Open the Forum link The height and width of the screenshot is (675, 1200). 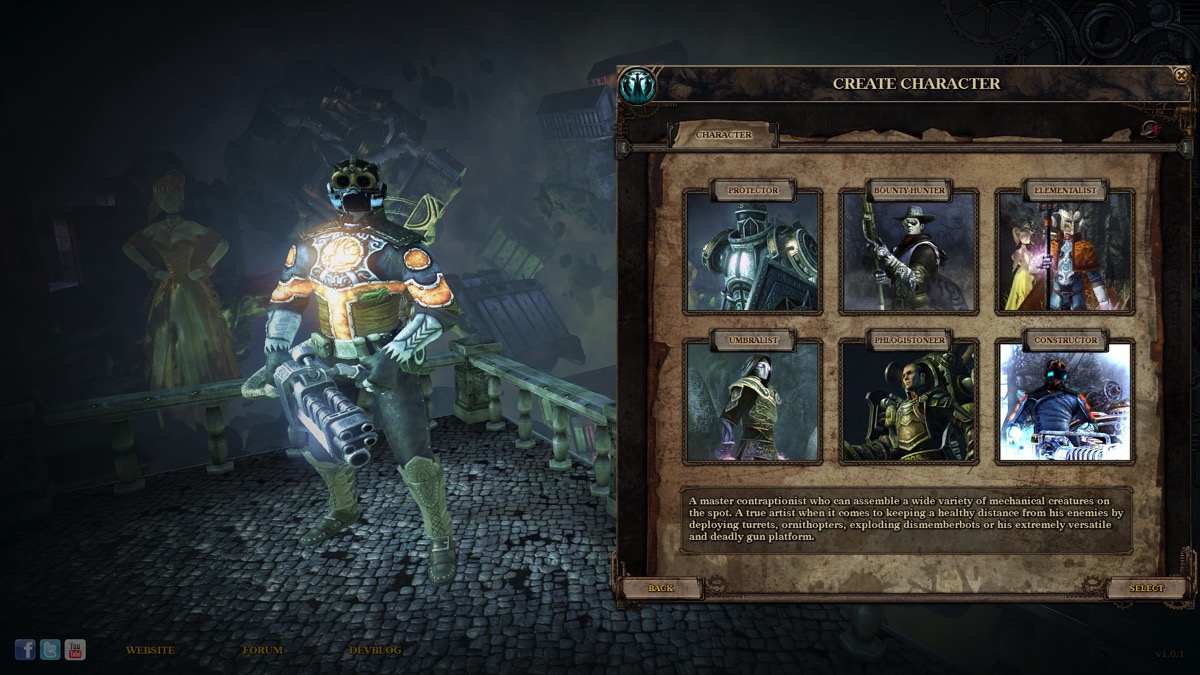pos(262,650)
